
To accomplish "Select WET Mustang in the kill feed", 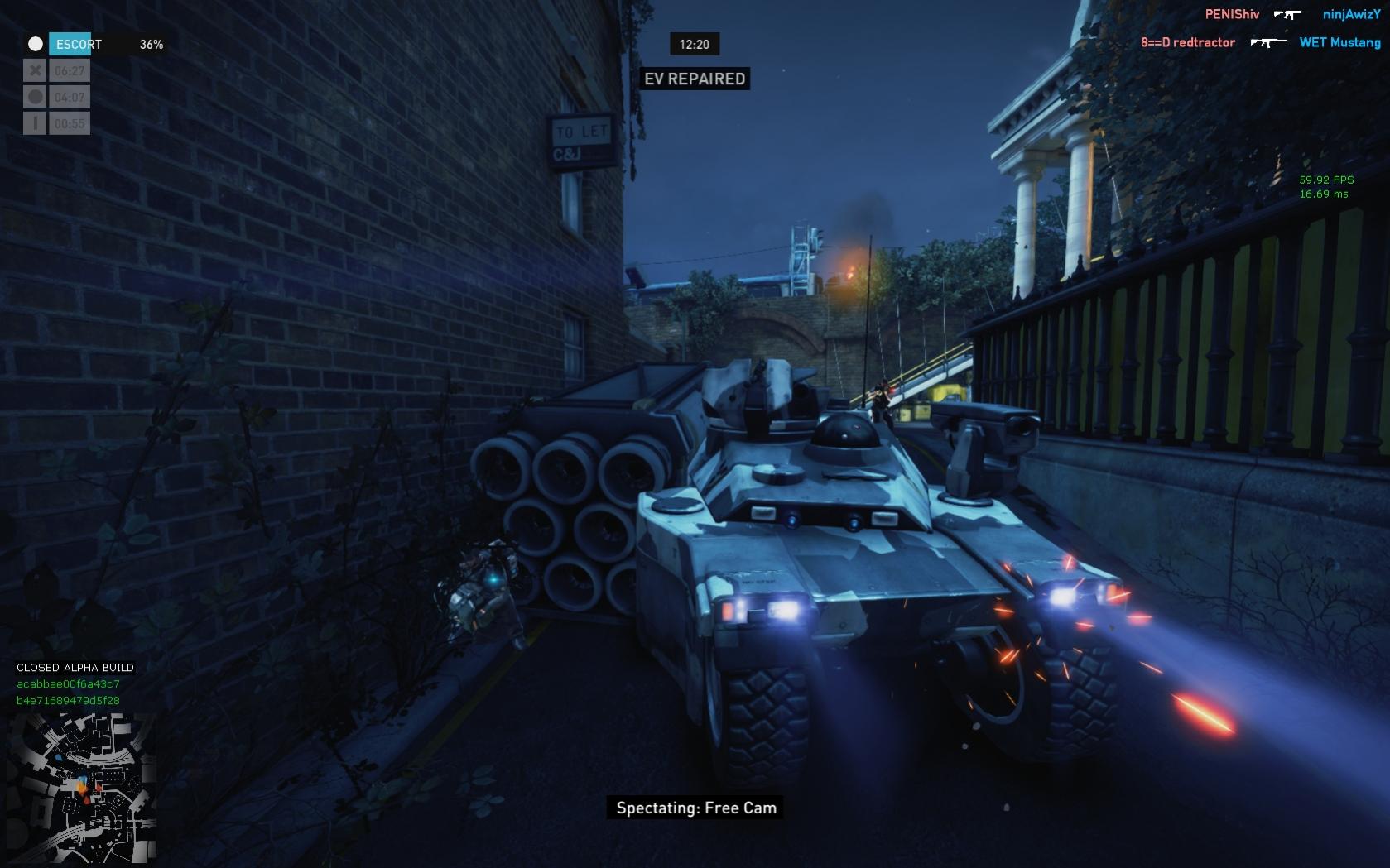I will (1339, 42).
